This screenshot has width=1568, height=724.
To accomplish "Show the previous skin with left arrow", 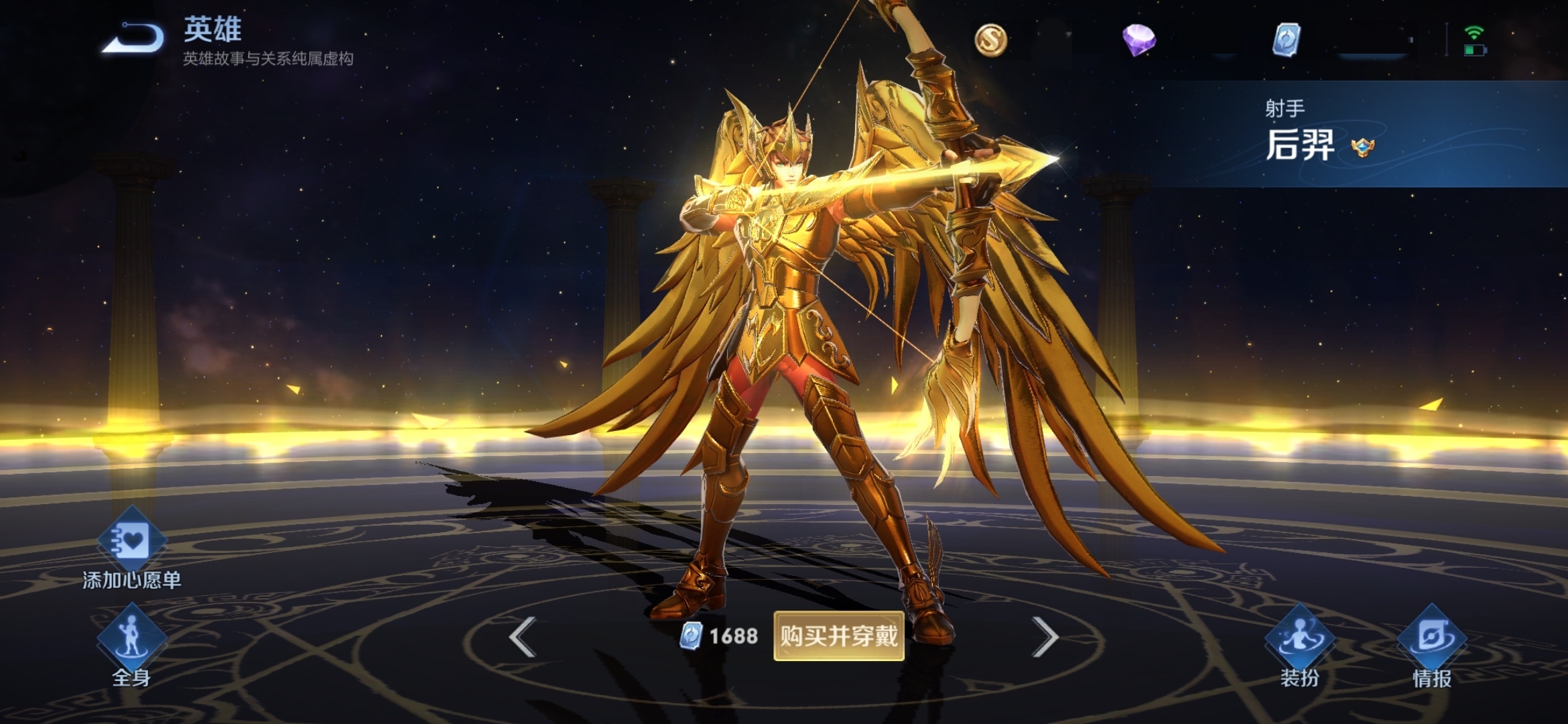I will pyautogui.click(x=523, y=636).
